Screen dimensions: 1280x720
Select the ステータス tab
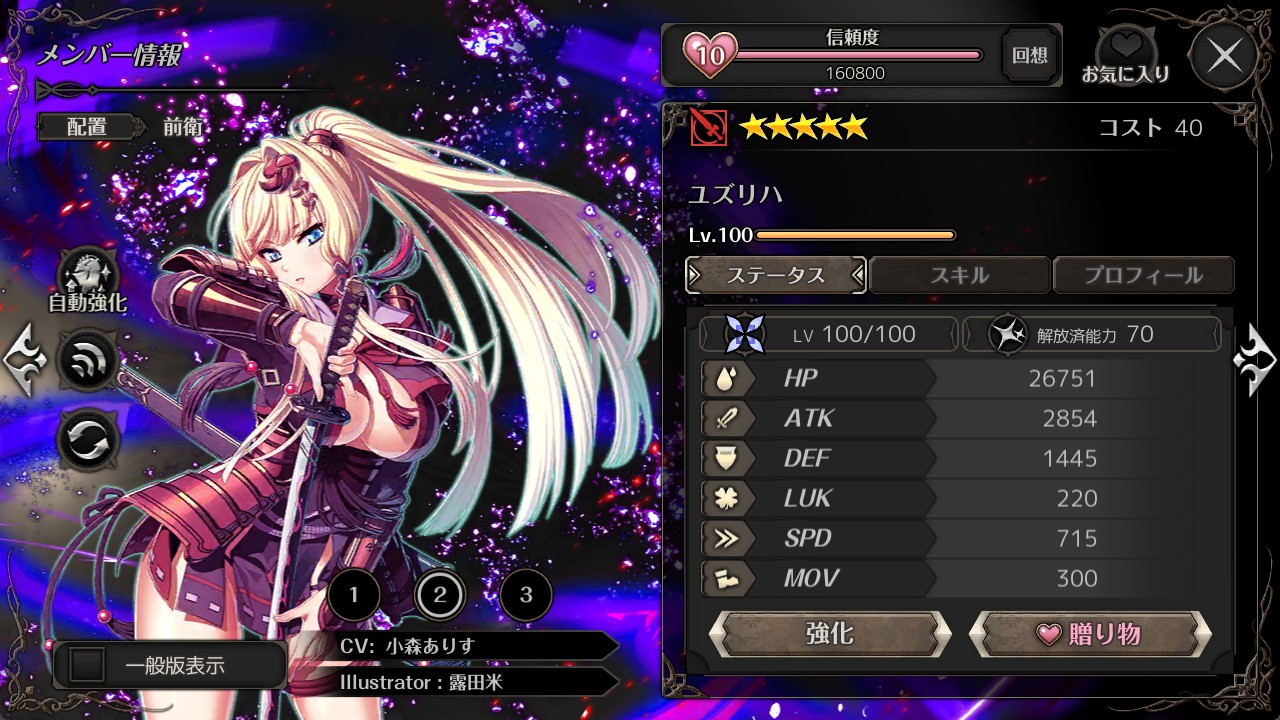[x=776, y=275]
